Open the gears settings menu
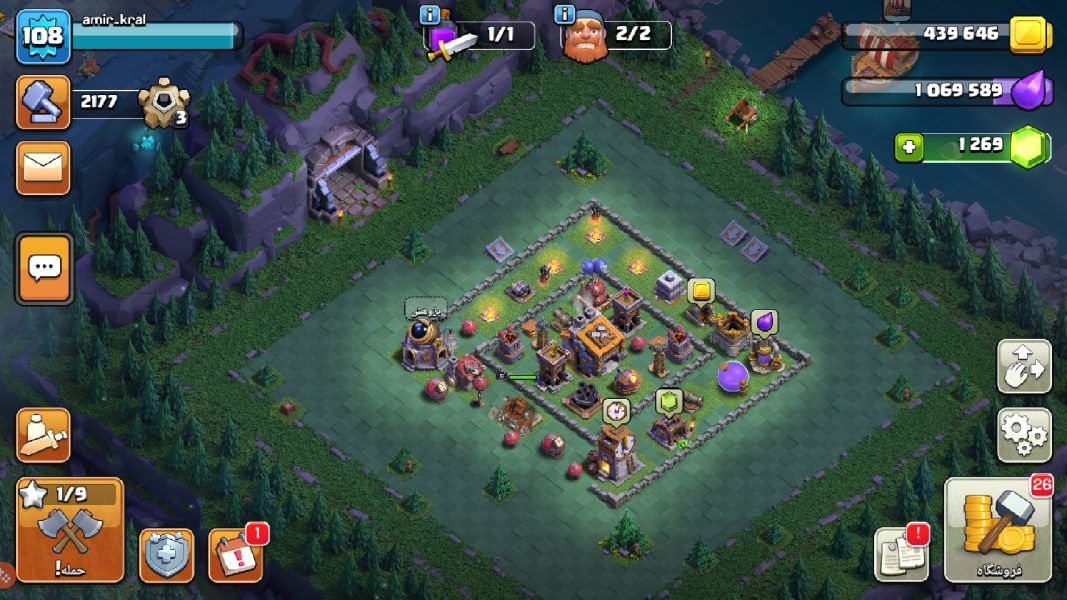The width and height of the screenshot is (1067, 600). click(x=1024, y=435)
